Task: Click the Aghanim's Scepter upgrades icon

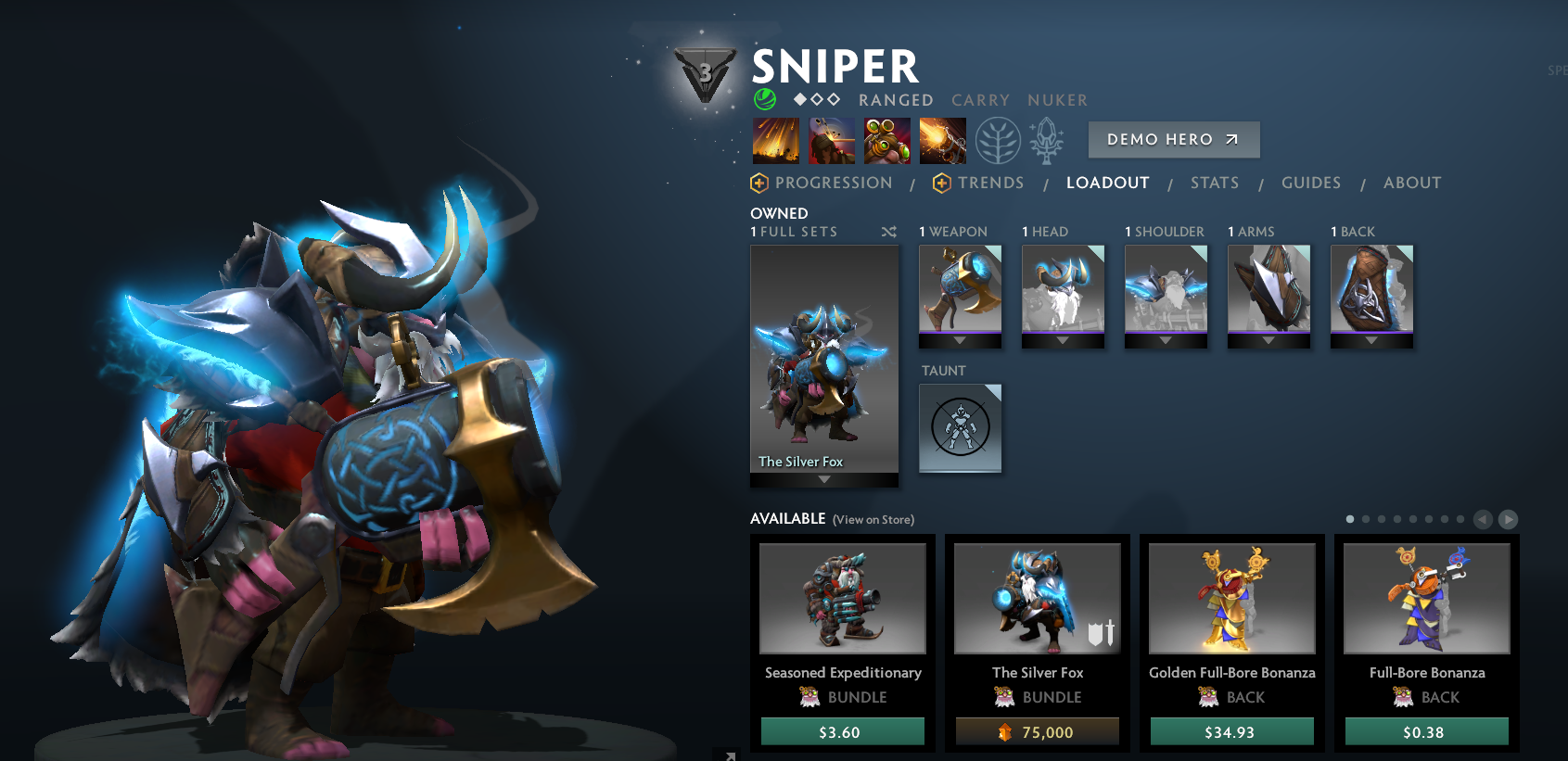Action: [x=1045, y=141]
